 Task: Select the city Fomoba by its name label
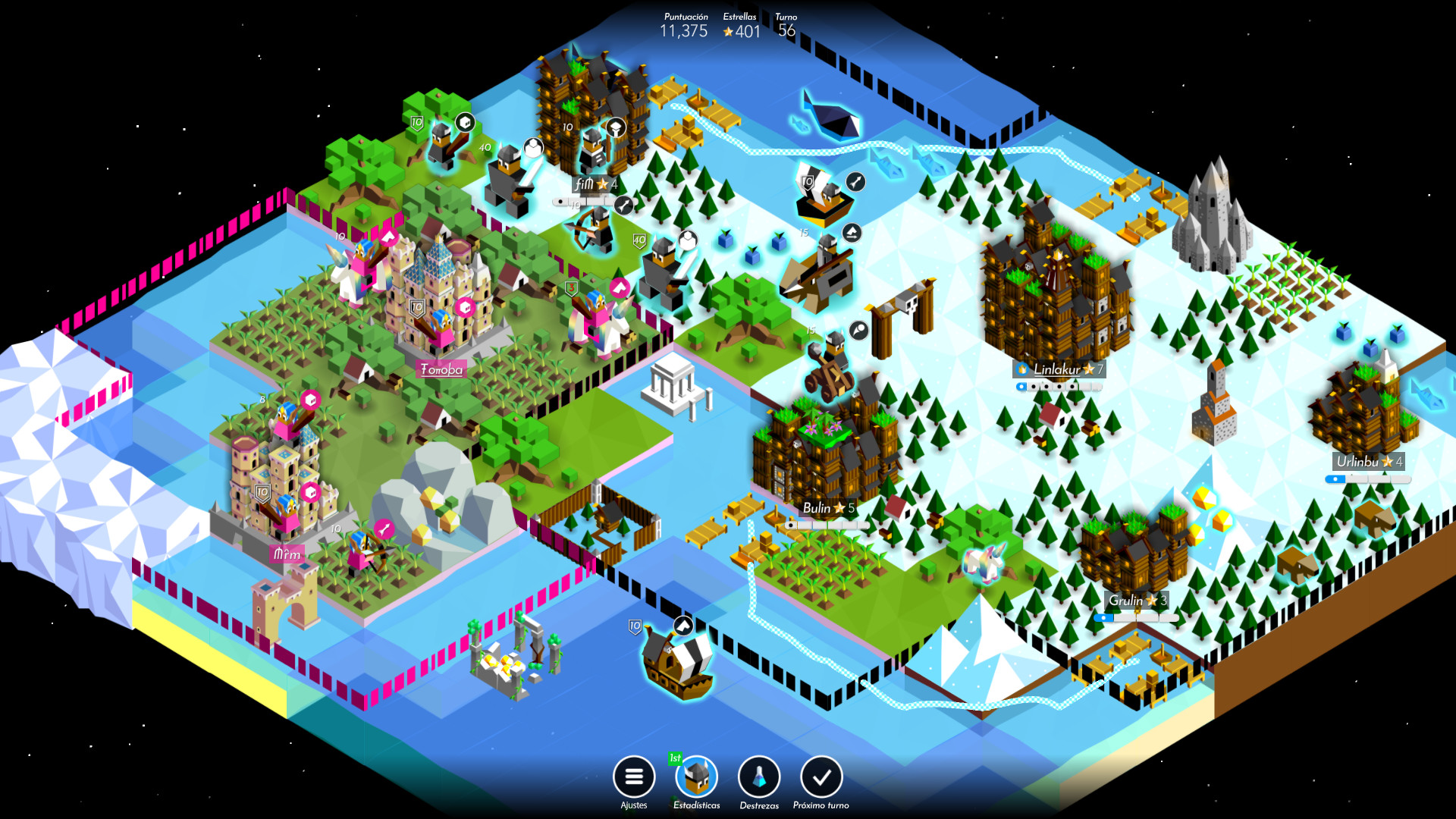(441, 370)
